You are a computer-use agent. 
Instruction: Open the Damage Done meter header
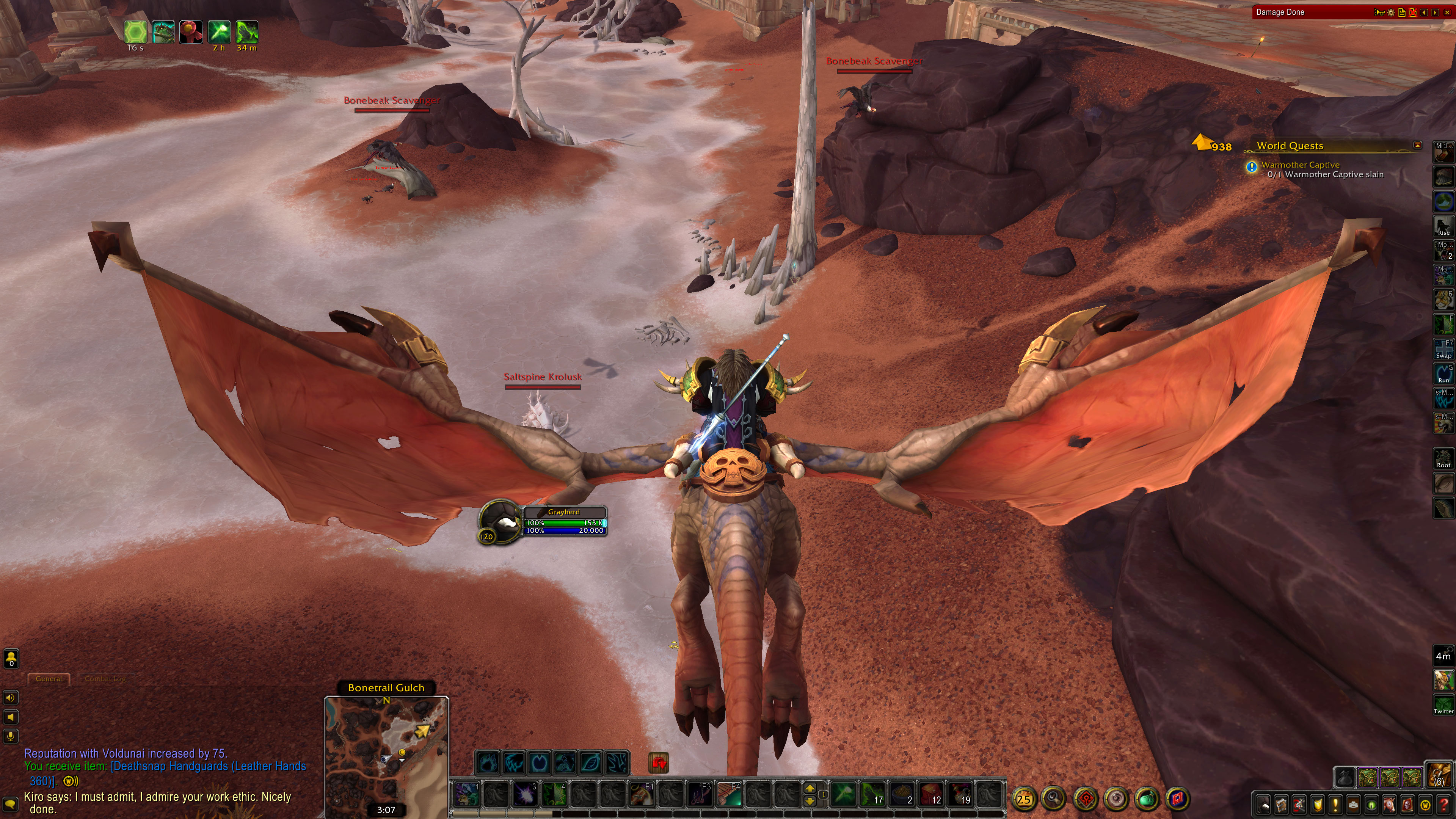(1300, 12)
